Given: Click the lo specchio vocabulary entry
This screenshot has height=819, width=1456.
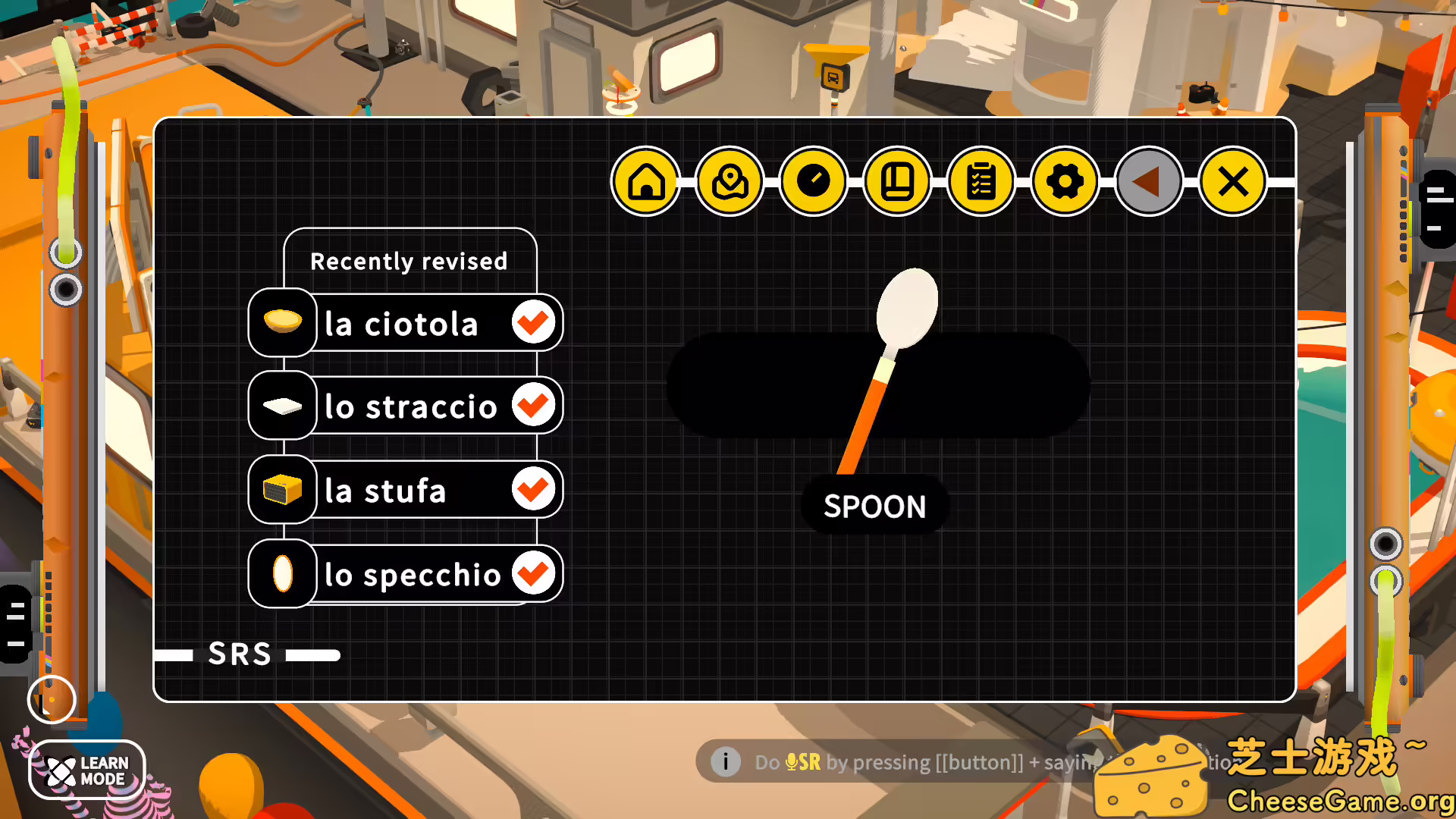Looking at the screenshot, I should click(412, 574).
